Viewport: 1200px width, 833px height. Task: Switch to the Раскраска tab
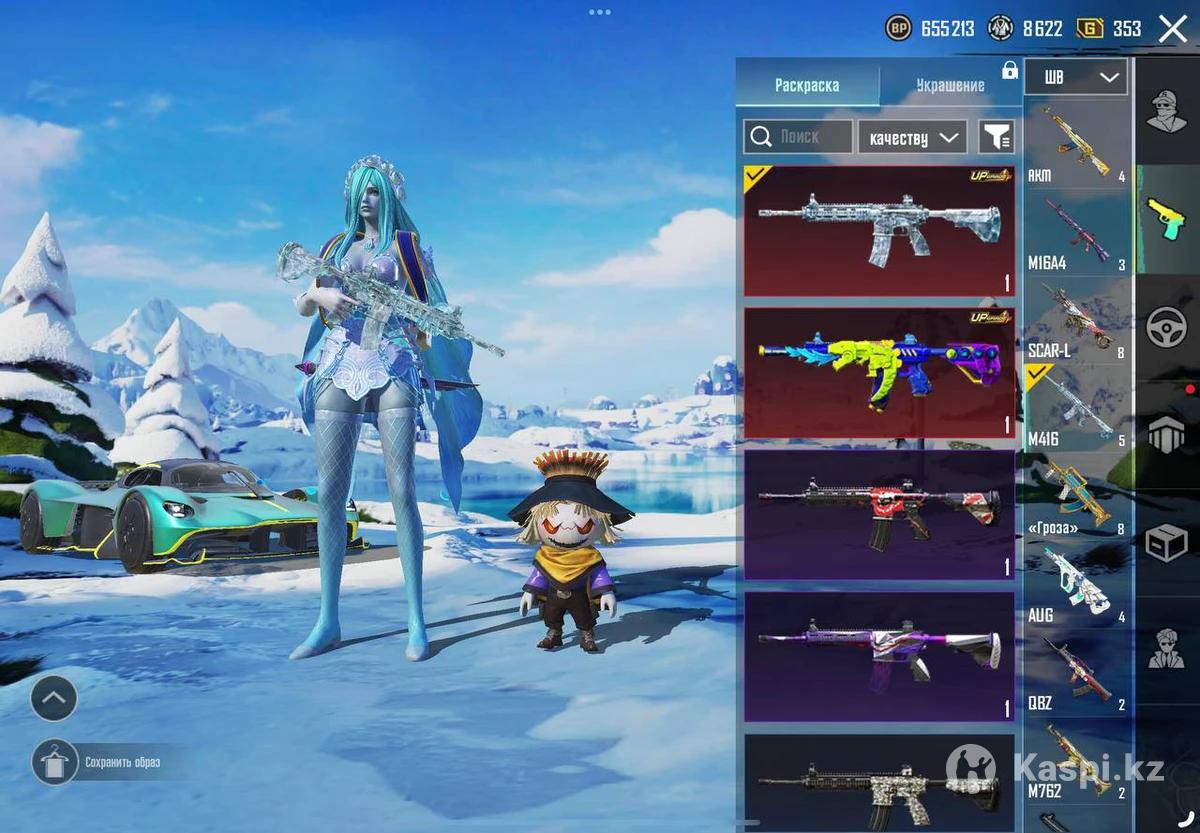(807, 85)
